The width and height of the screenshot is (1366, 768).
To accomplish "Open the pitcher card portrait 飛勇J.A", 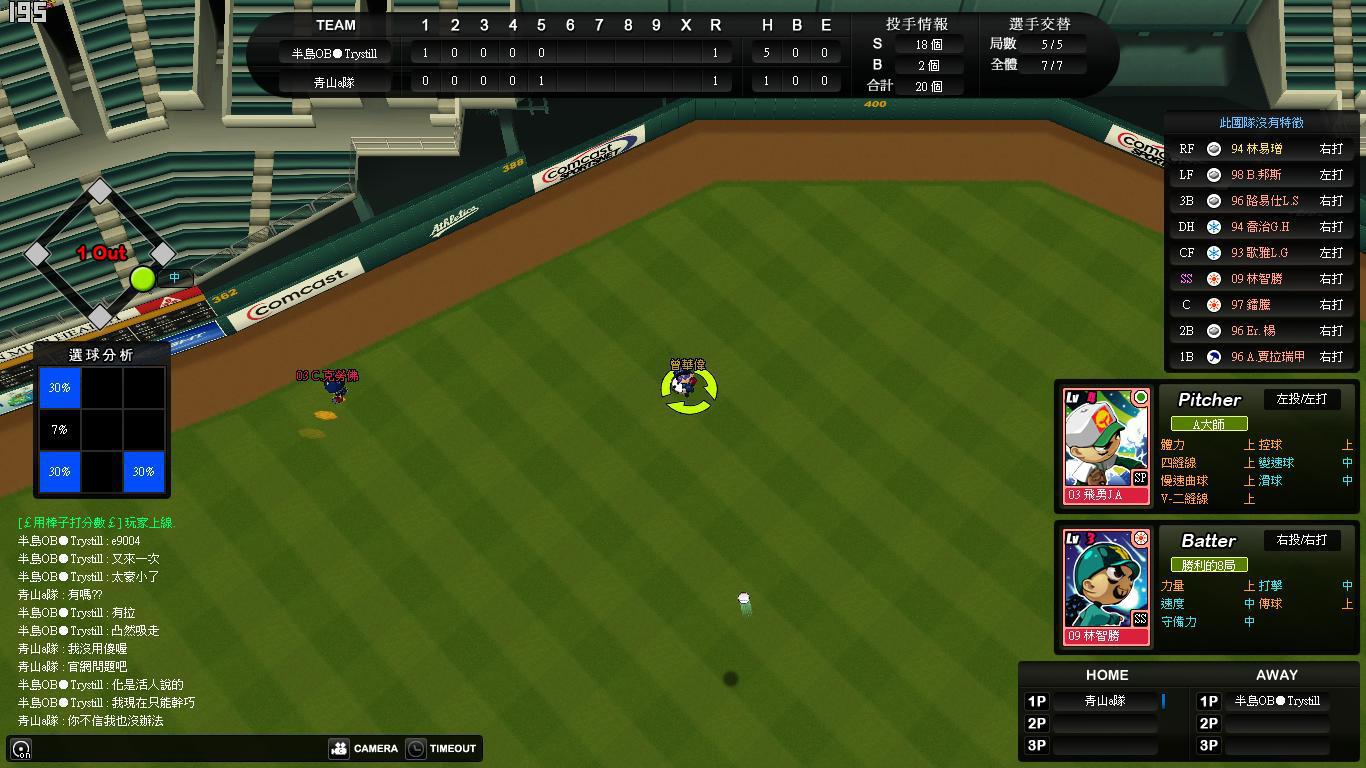I will (x=1106, y=445).
